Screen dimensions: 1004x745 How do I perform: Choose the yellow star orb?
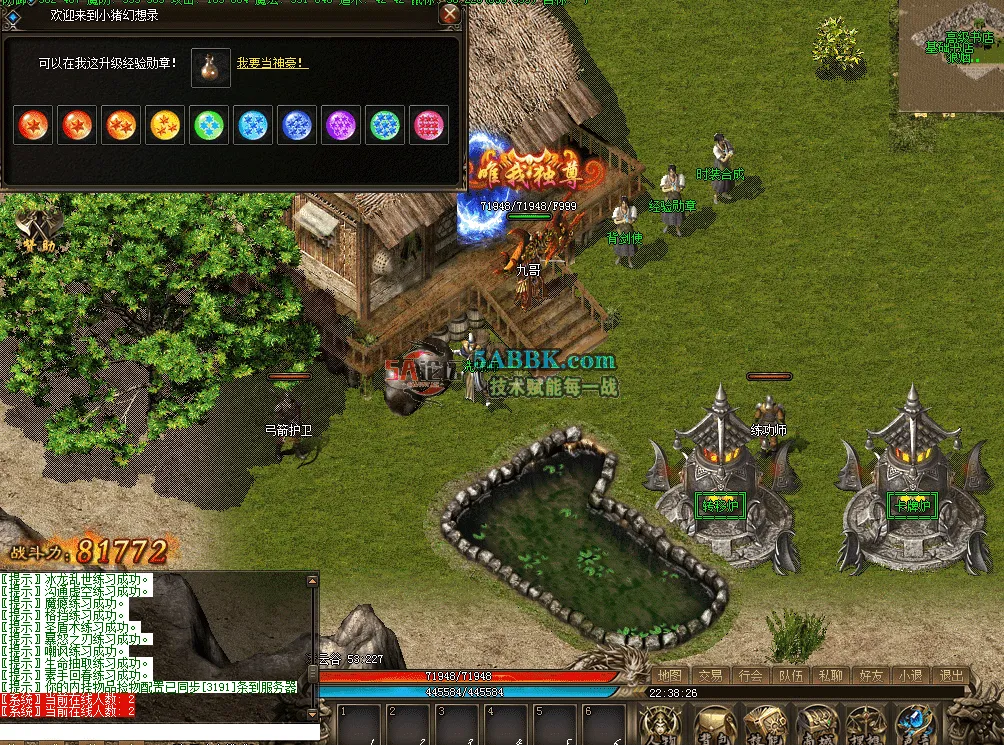pos(166,126)
